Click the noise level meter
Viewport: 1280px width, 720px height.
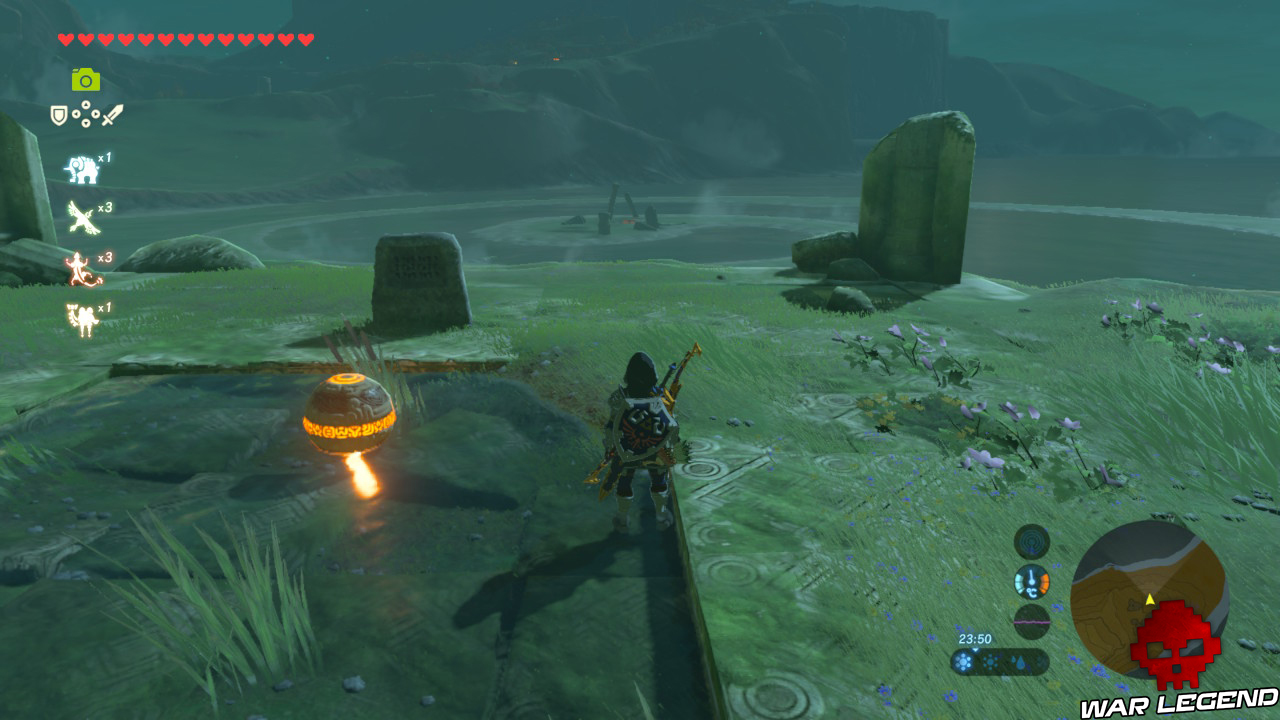pos(1031,620)
